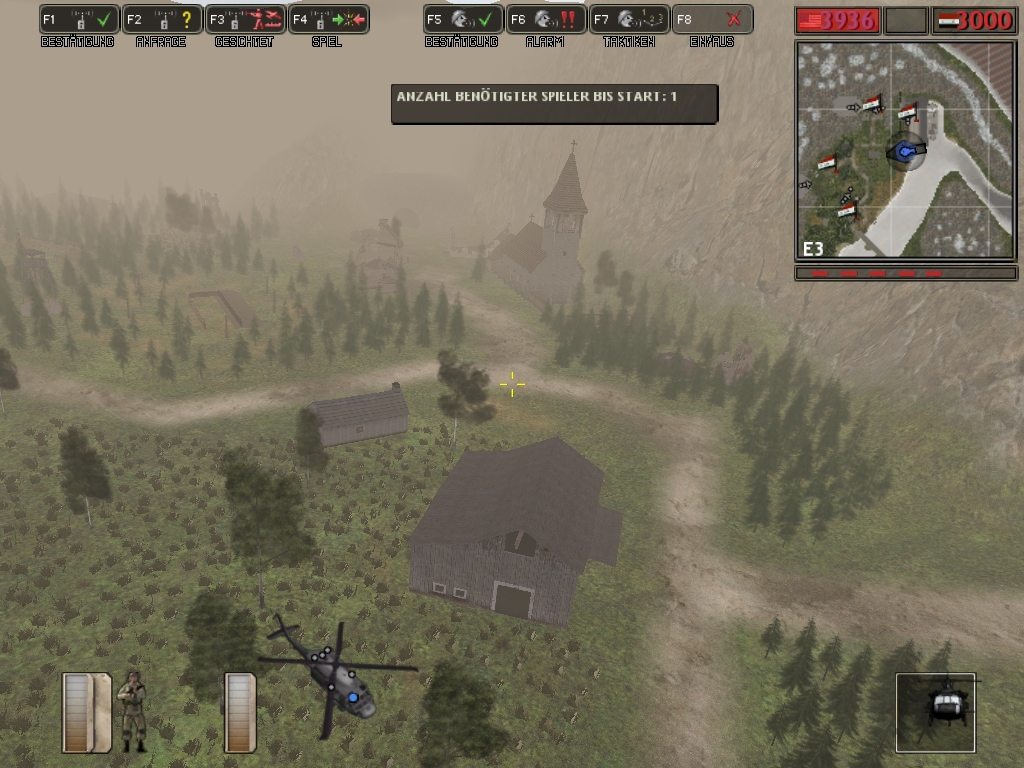Viewport: 1024px width, 768px height.
Task: Click the soldier status icon
Action: point(132,711)
